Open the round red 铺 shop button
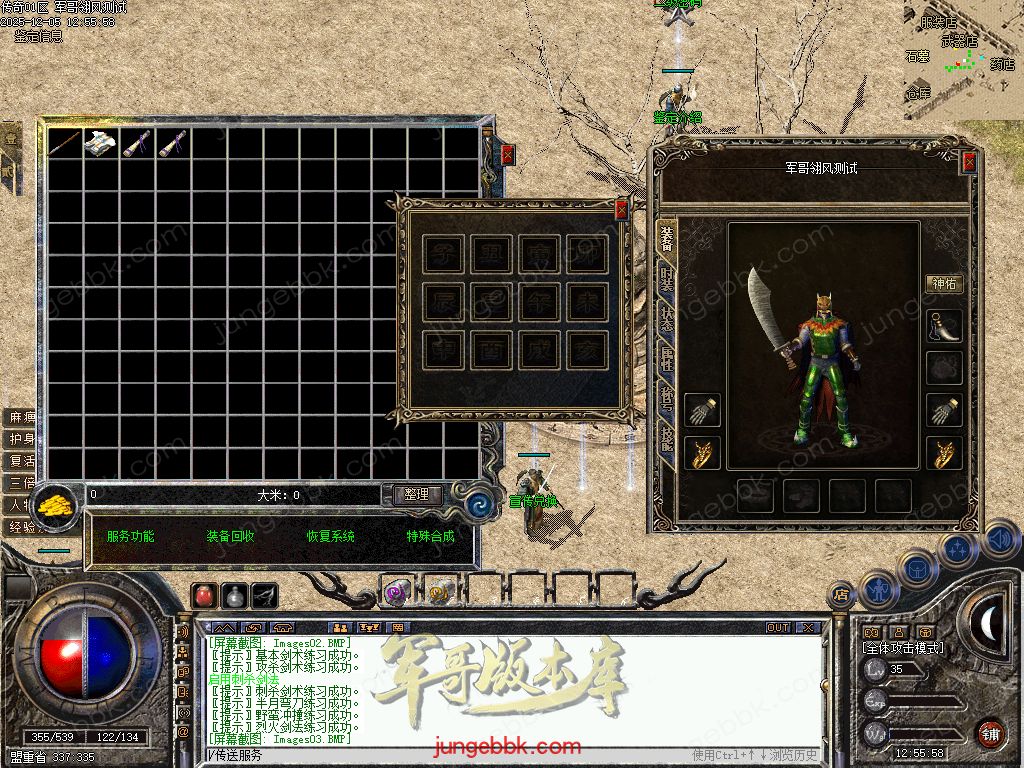1024x768 pixels. pyautogui.click(x=990, y=733)
